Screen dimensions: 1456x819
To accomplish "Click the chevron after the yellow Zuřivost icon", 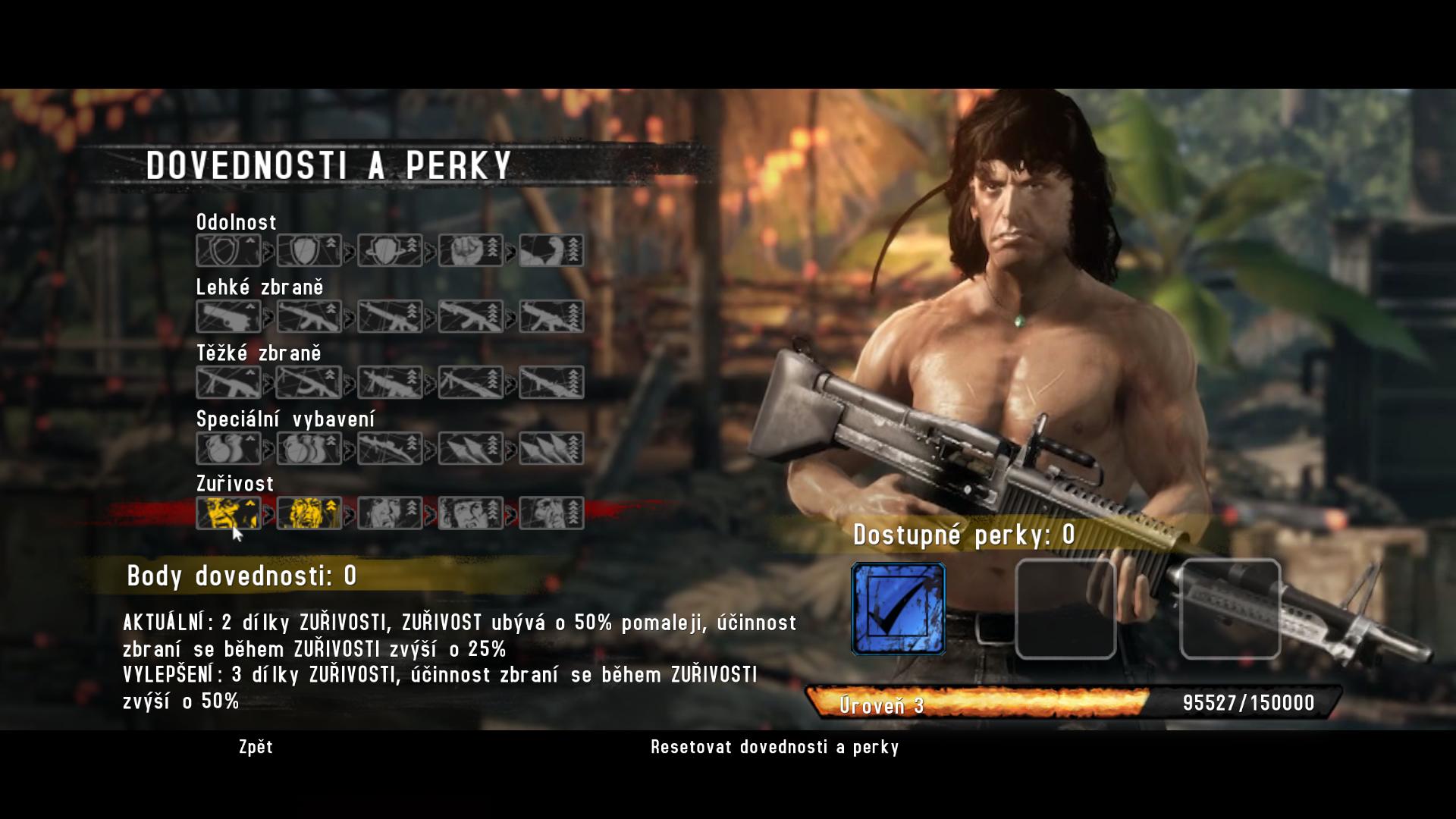I will click(x=269, y=513).
